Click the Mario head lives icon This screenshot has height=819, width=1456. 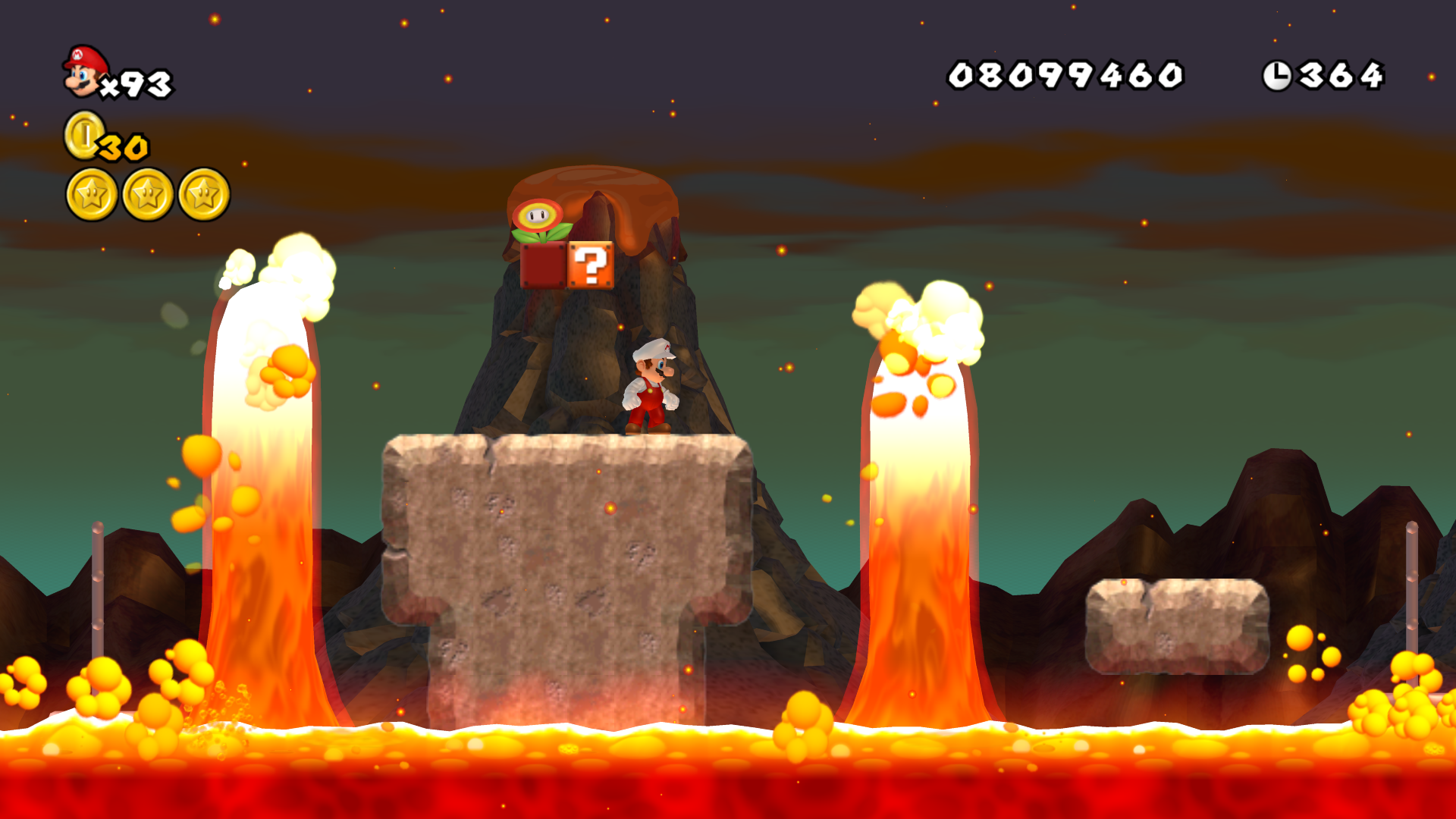(83, 70)
